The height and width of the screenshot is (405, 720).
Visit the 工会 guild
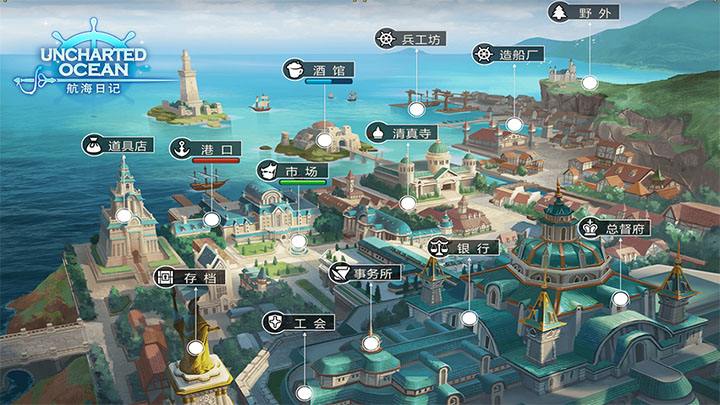pos(297,323)
